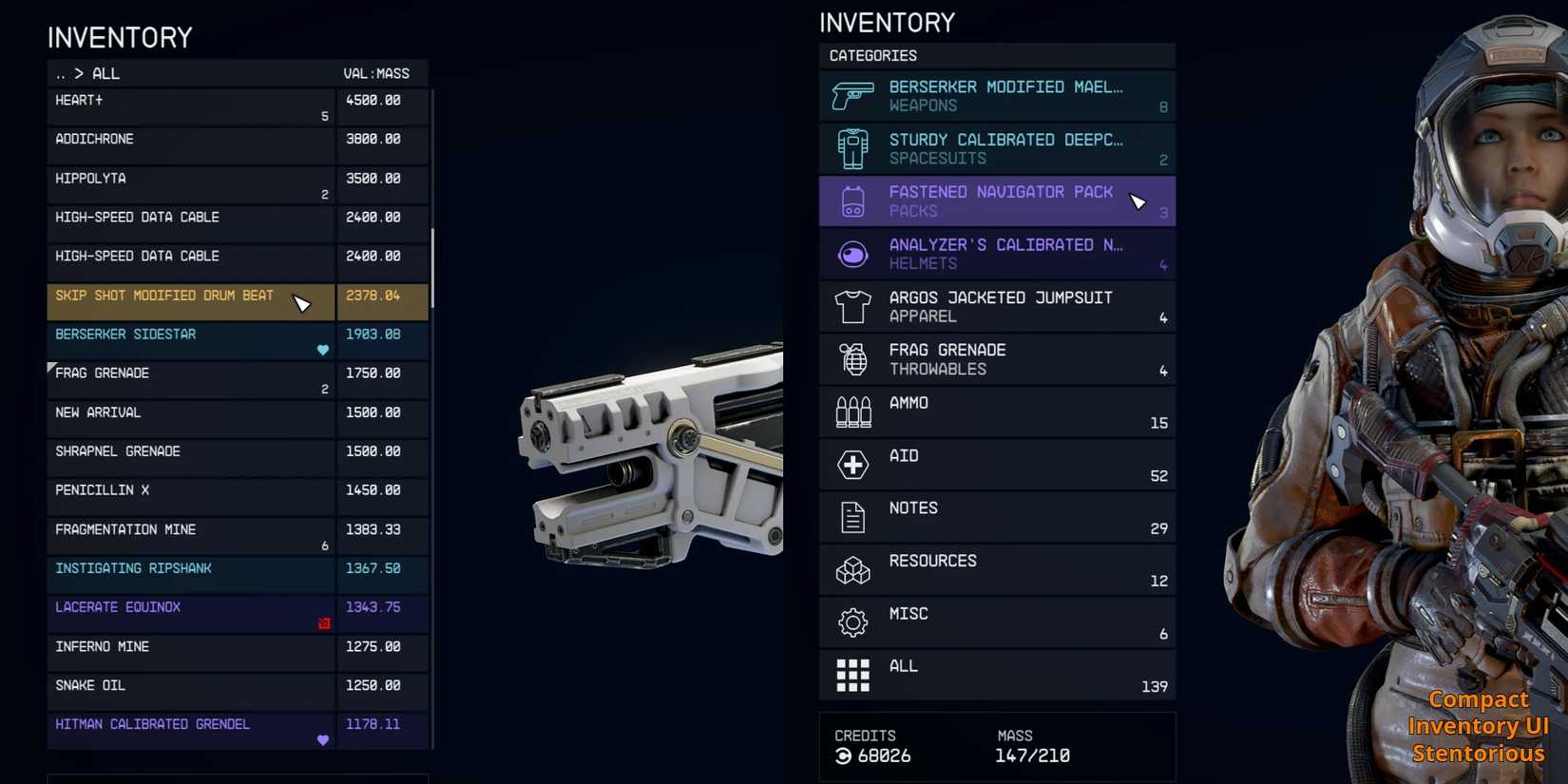
Task: Open the parent folder breadcrumb above item list
Action: tap(63, 73)
